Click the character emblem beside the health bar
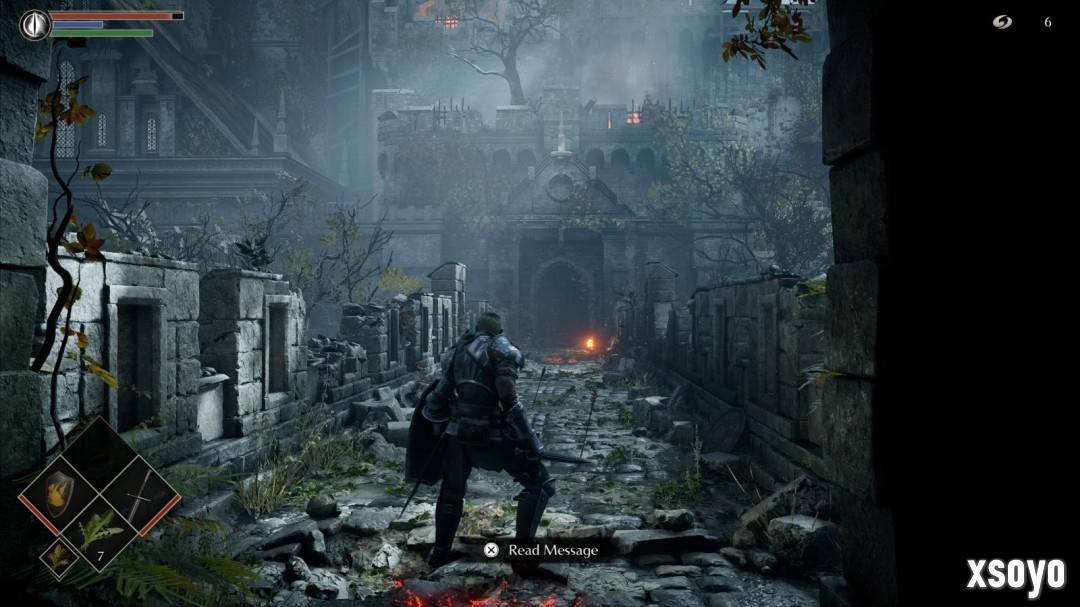 [35, 24]
